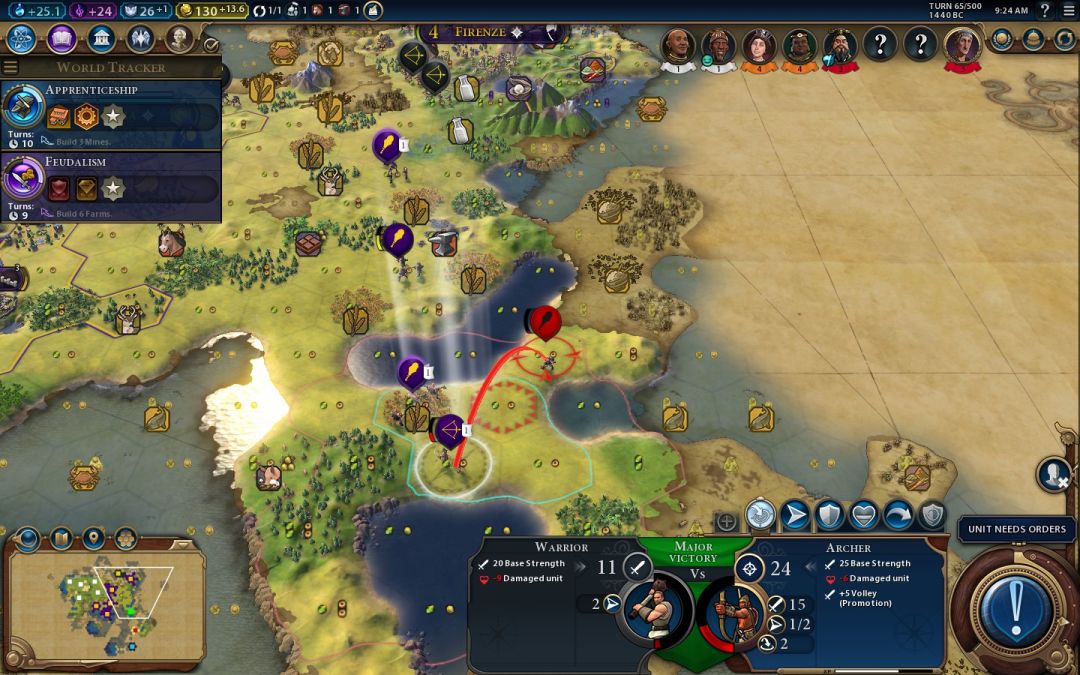Open the Civilopedia help button
This screenshot has height=675, width=1080.
1045,10
